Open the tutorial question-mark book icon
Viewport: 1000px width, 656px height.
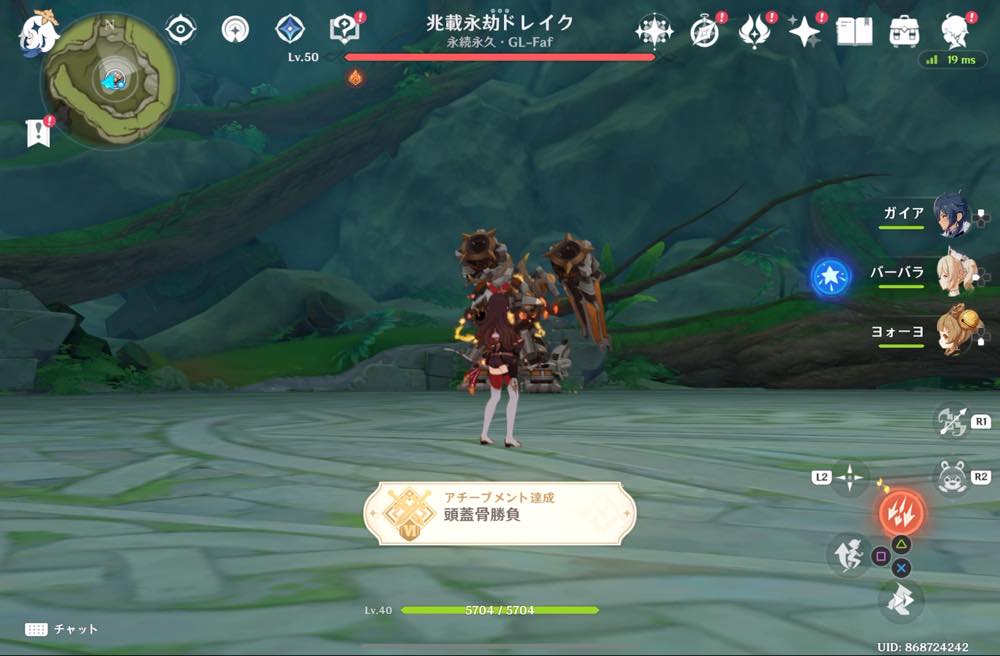click(x=345, y=30)
